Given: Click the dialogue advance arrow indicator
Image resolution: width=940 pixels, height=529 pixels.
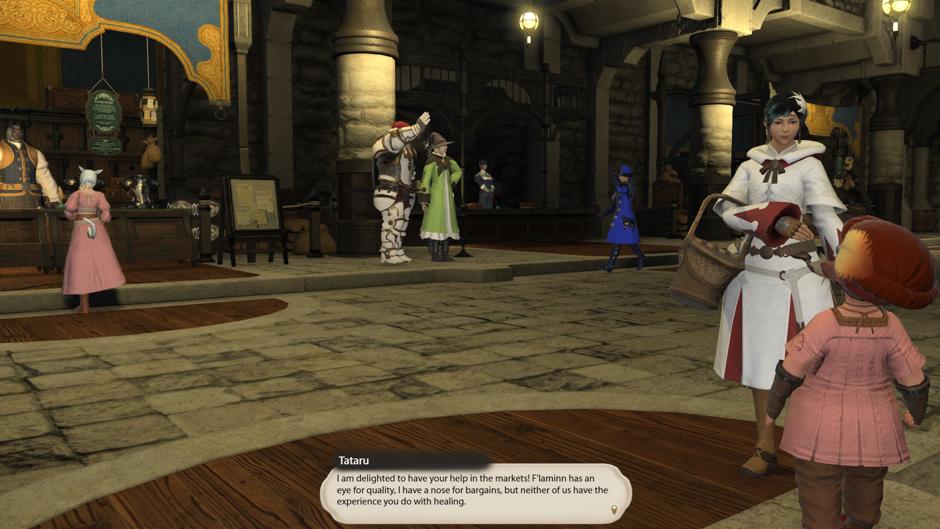Looking at the screenshot, I should (x=615, y=510).
